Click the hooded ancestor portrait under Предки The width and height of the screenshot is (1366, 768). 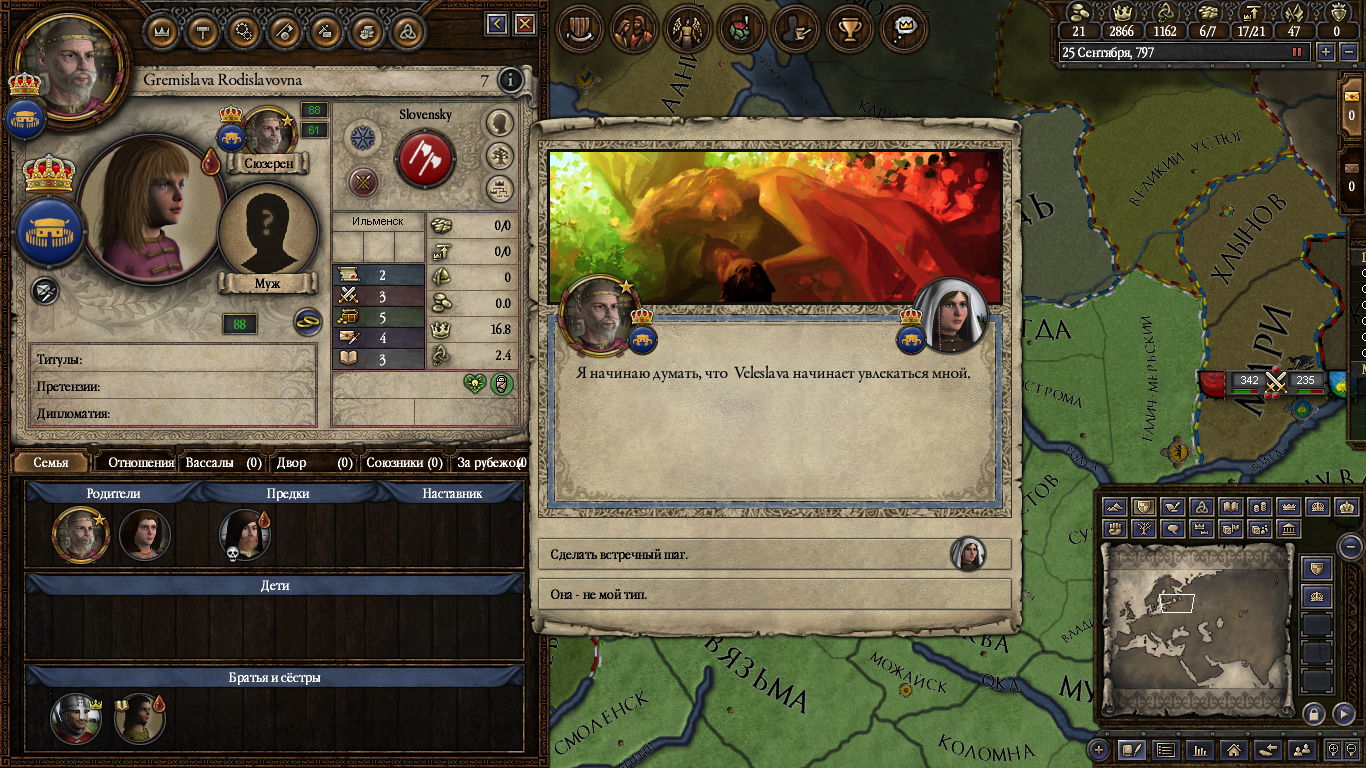click(x=243, y=535)
